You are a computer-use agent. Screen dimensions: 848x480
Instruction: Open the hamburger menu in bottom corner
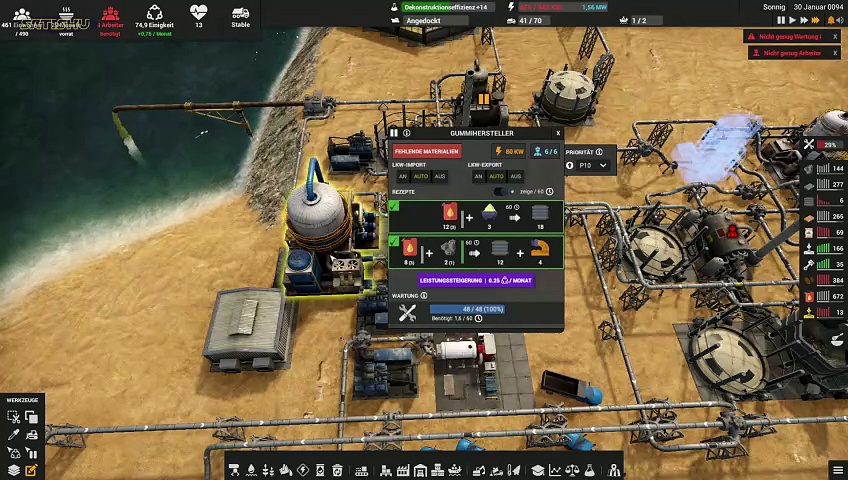(x=838, y=470)
